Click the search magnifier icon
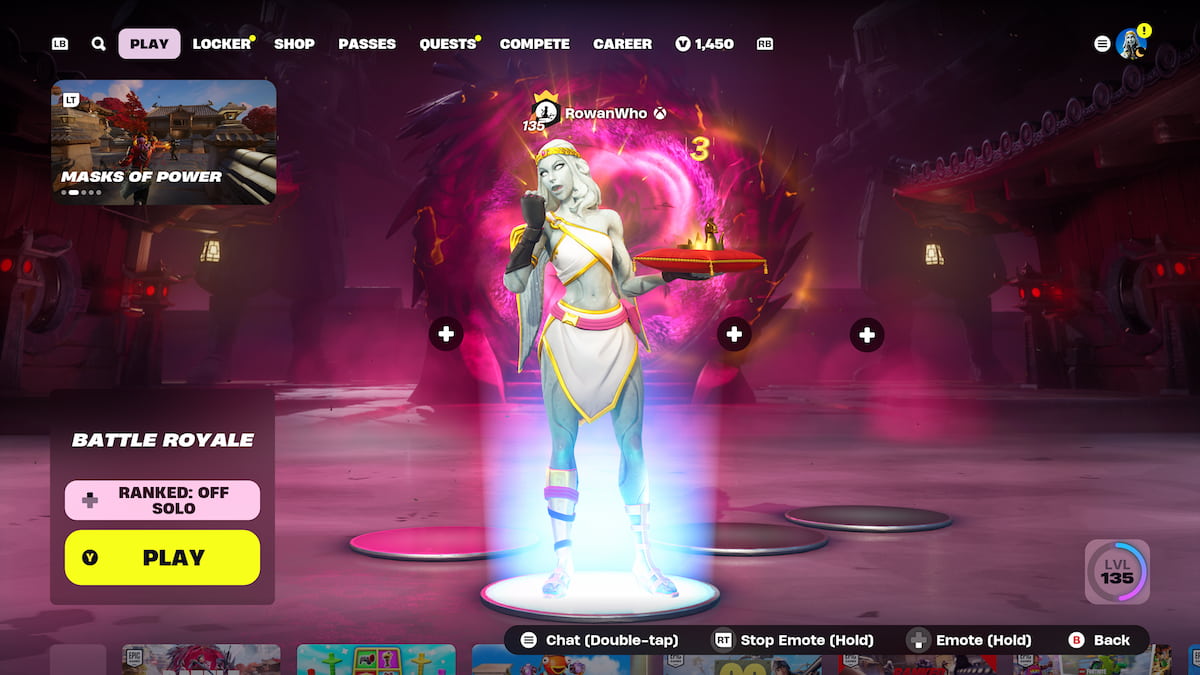Image resolution: width=1200 pixels, height=675 pixels. (98, 44)
